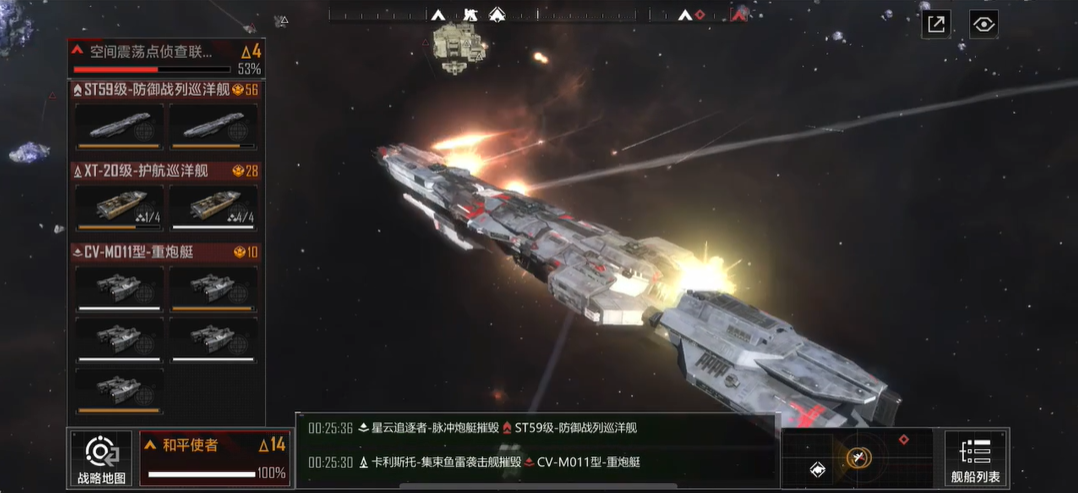This screenshot has height=493, width=1078.
Task: Click the share/export arrow icon
Action: click(x=936, y=24)
